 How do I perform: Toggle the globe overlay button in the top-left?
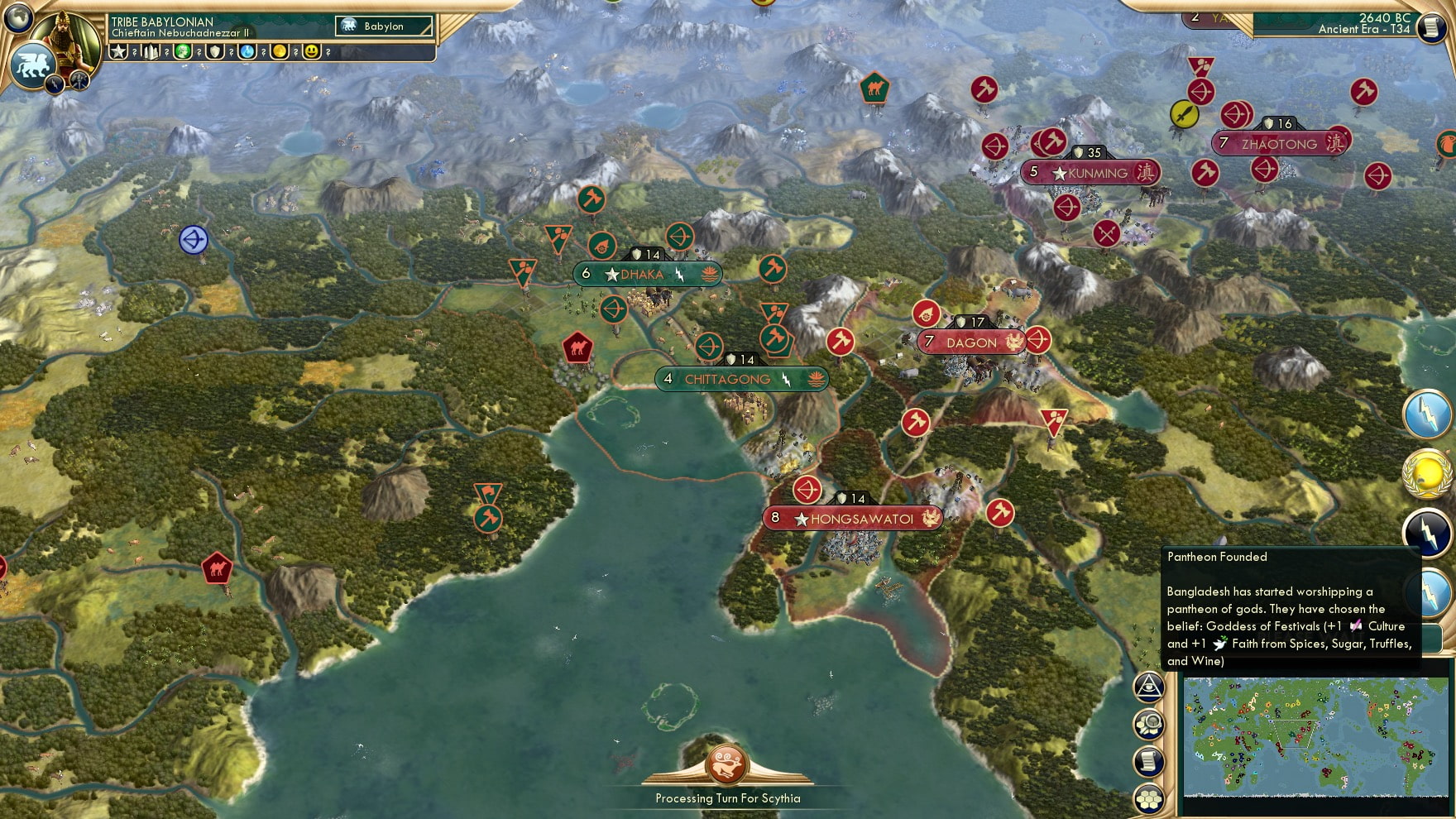click(x=17, y=18)
